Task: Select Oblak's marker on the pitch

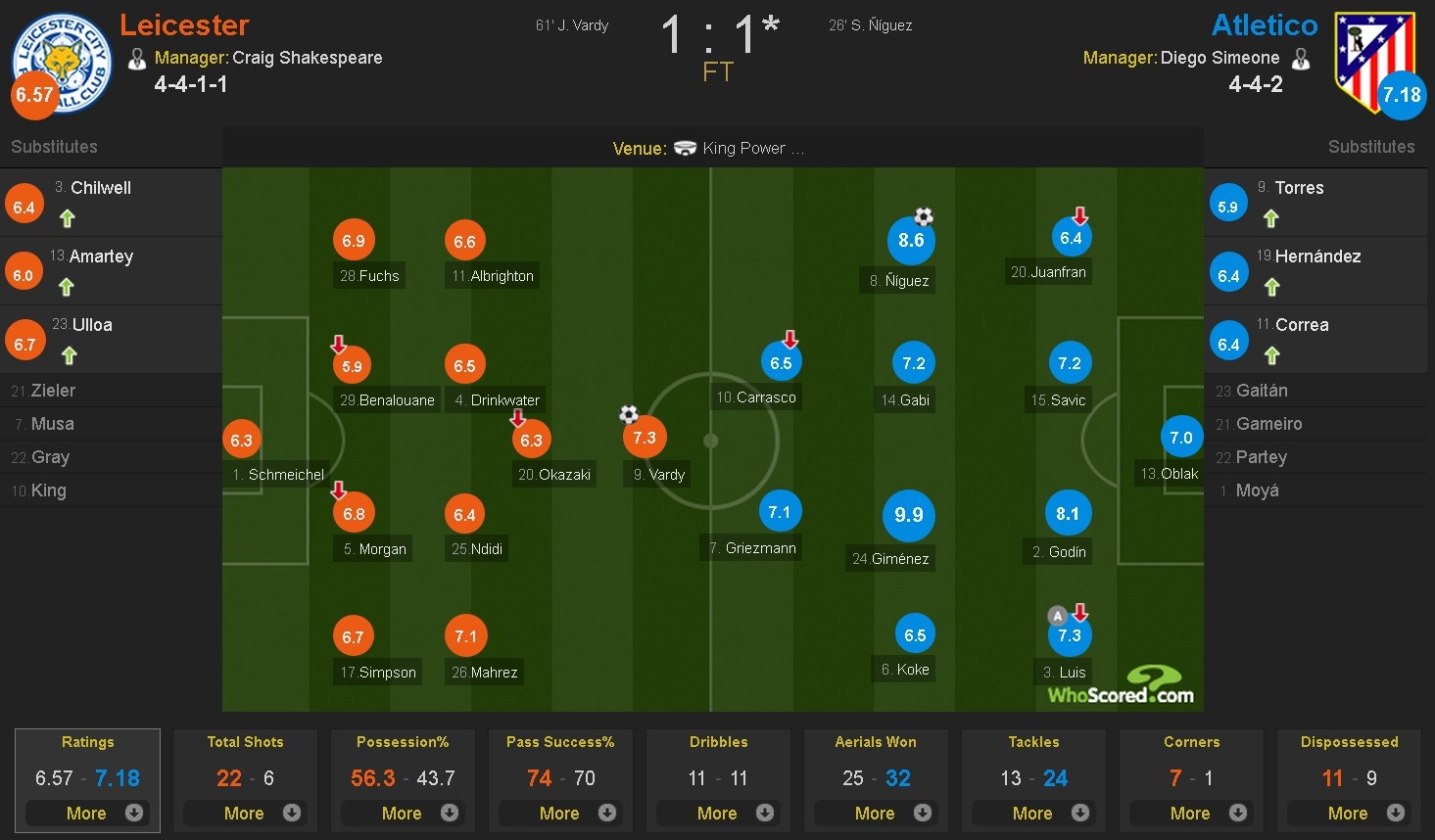Action: (1180, 437)
